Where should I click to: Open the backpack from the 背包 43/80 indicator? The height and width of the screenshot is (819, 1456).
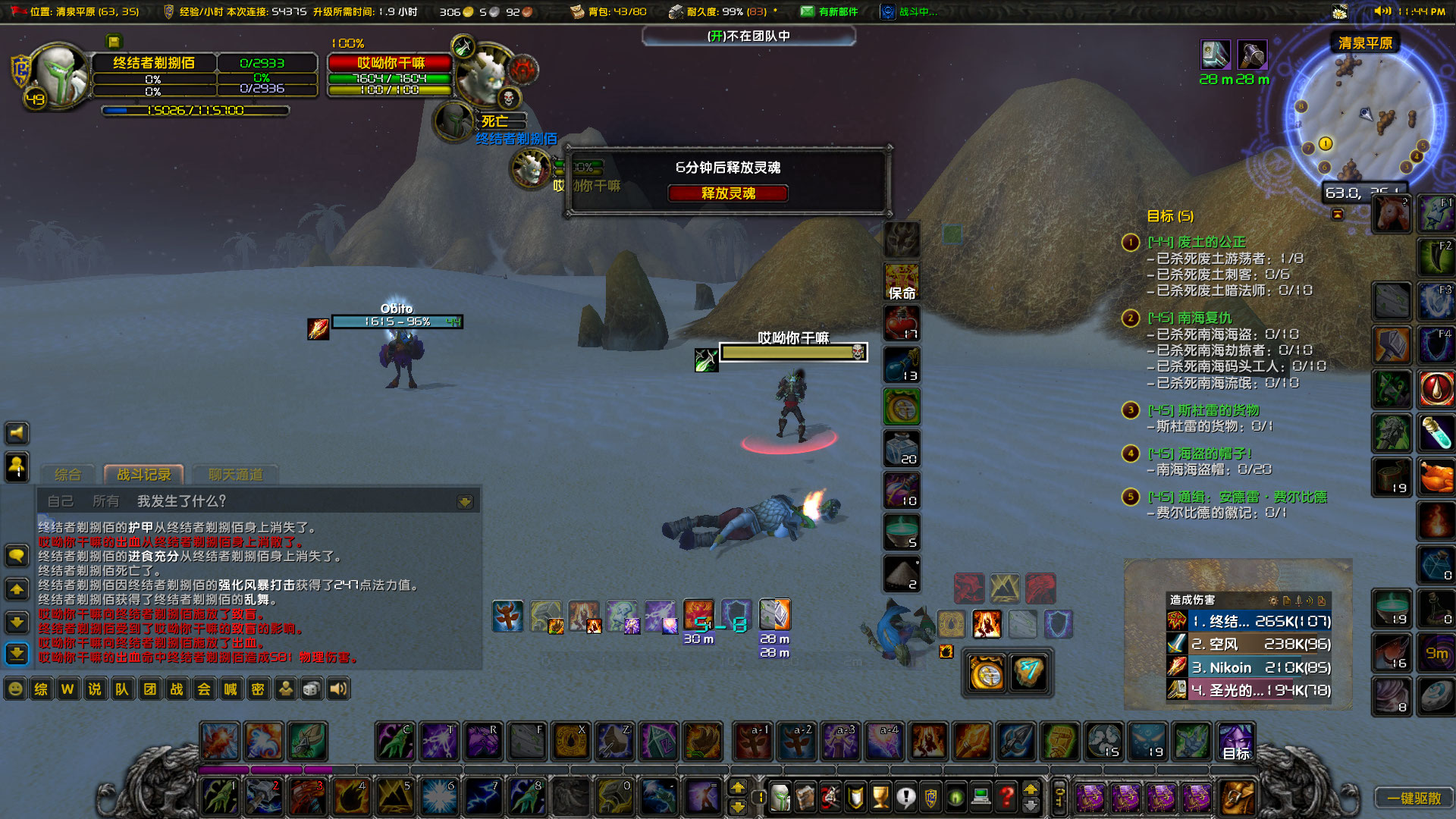coord(607,11)
